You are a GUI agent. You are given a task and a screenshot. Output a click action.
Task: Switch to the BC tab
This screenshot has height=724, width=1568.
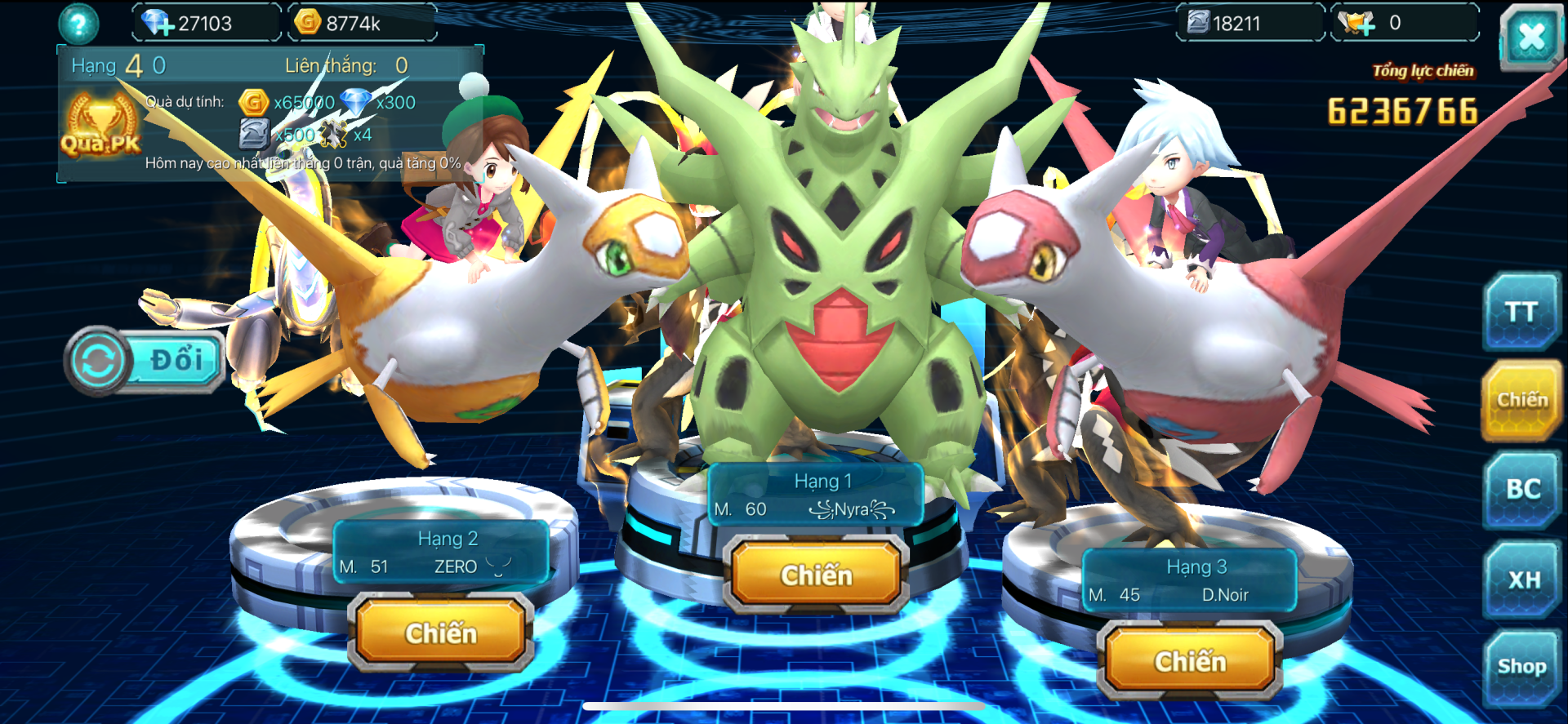(1522, 489)
